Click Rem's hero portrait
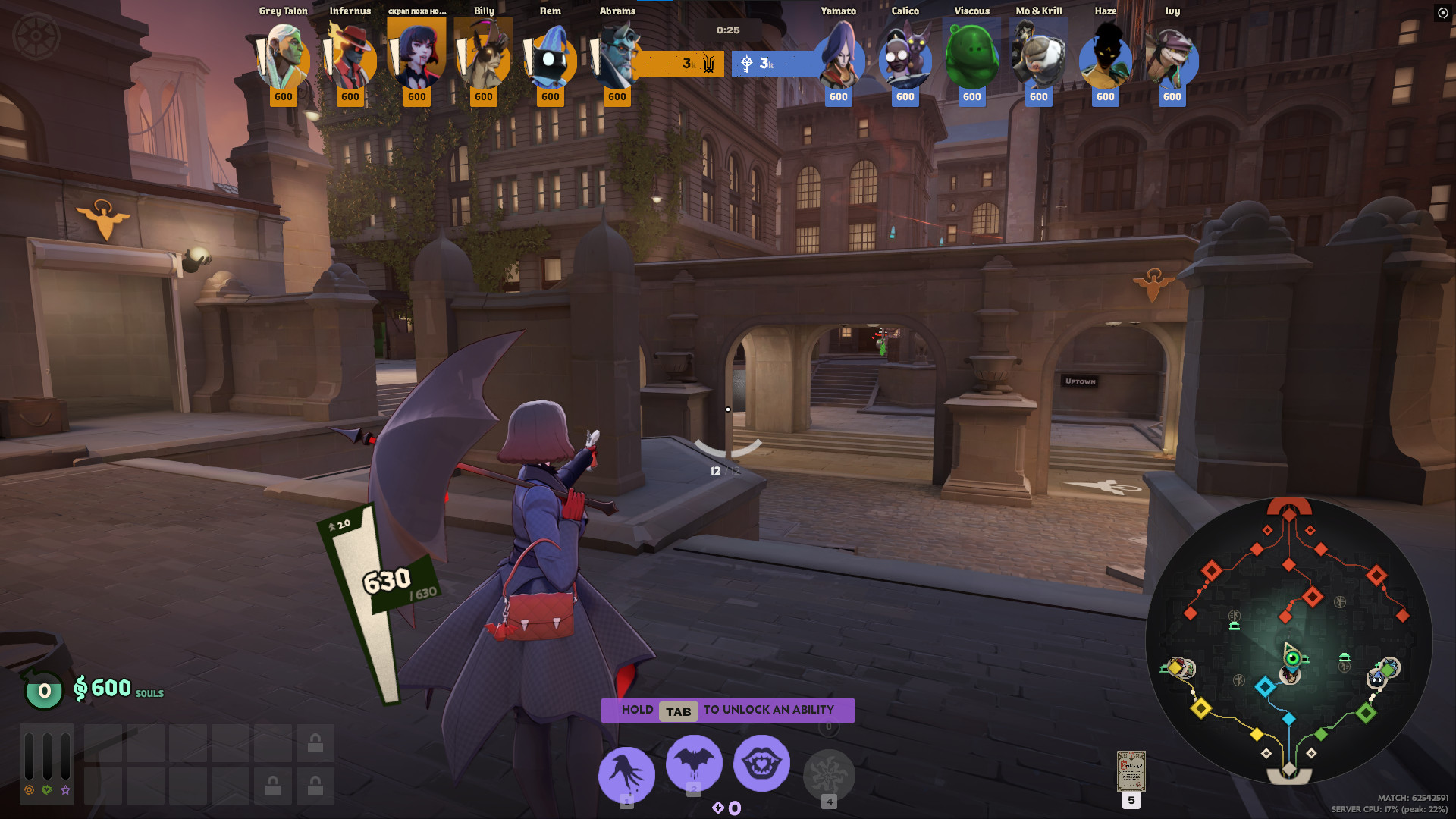 (x=551, y=58)
